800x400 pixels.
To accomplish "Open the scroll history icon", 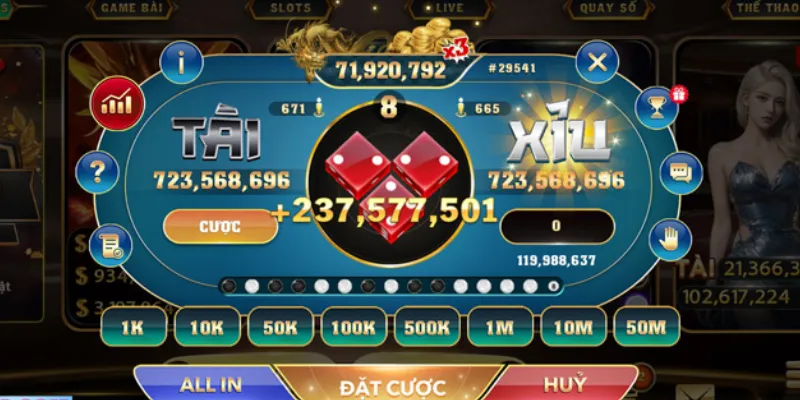I will click(110, 245).
